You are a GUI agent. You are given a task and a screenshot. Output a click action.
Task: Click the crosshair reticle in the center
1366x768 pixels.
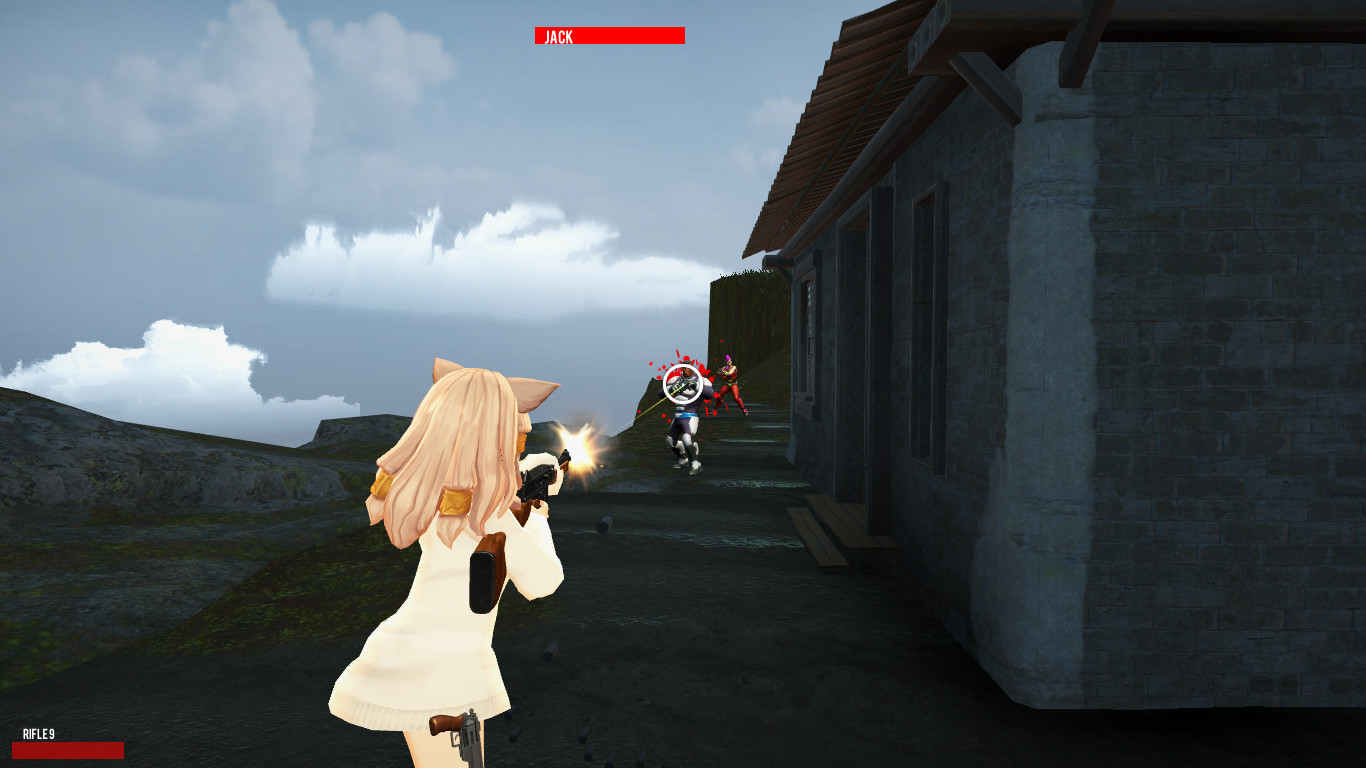[683, 385]
